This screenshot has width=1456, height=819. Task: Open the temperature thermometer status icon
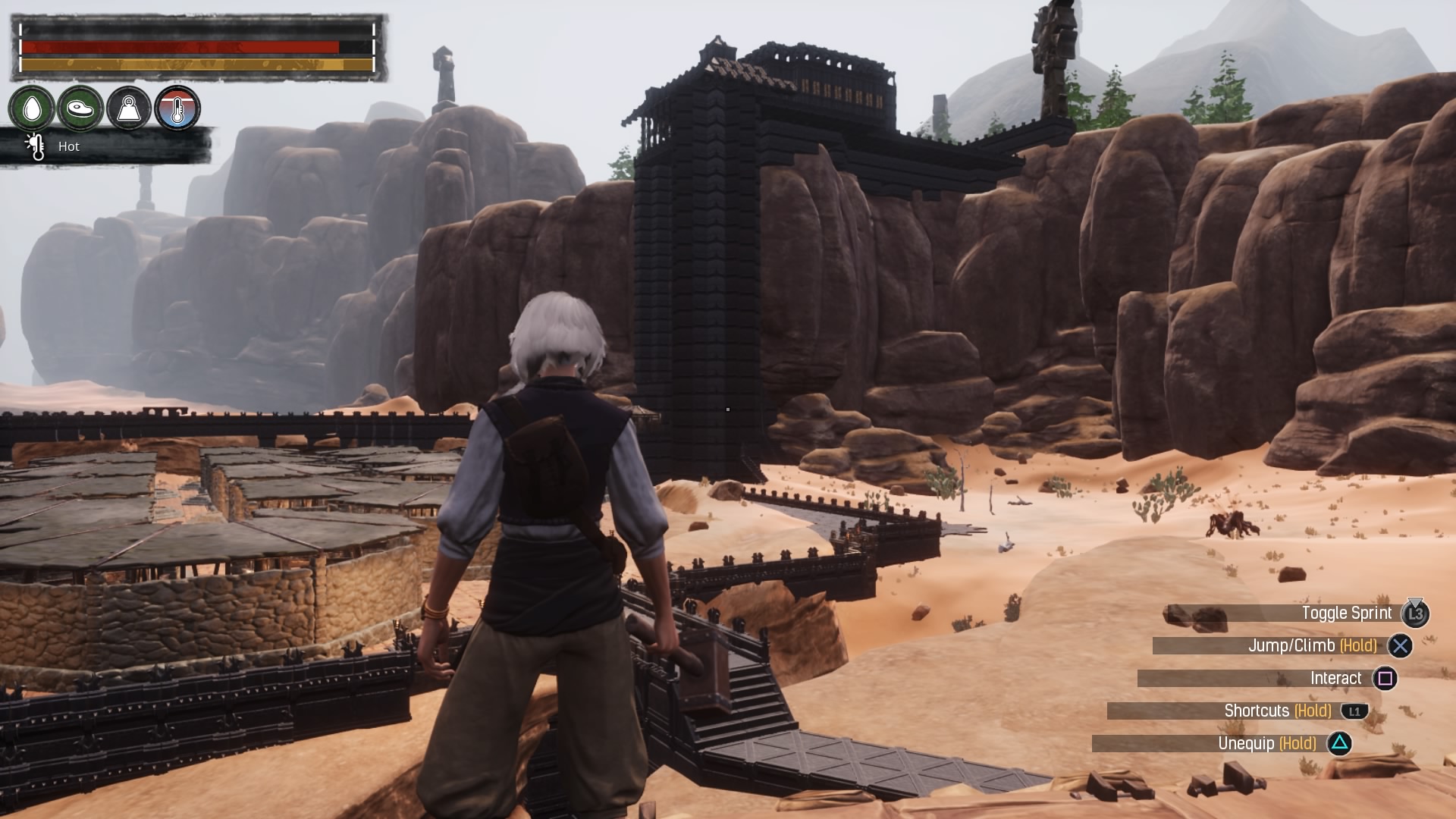click(177, 108)
